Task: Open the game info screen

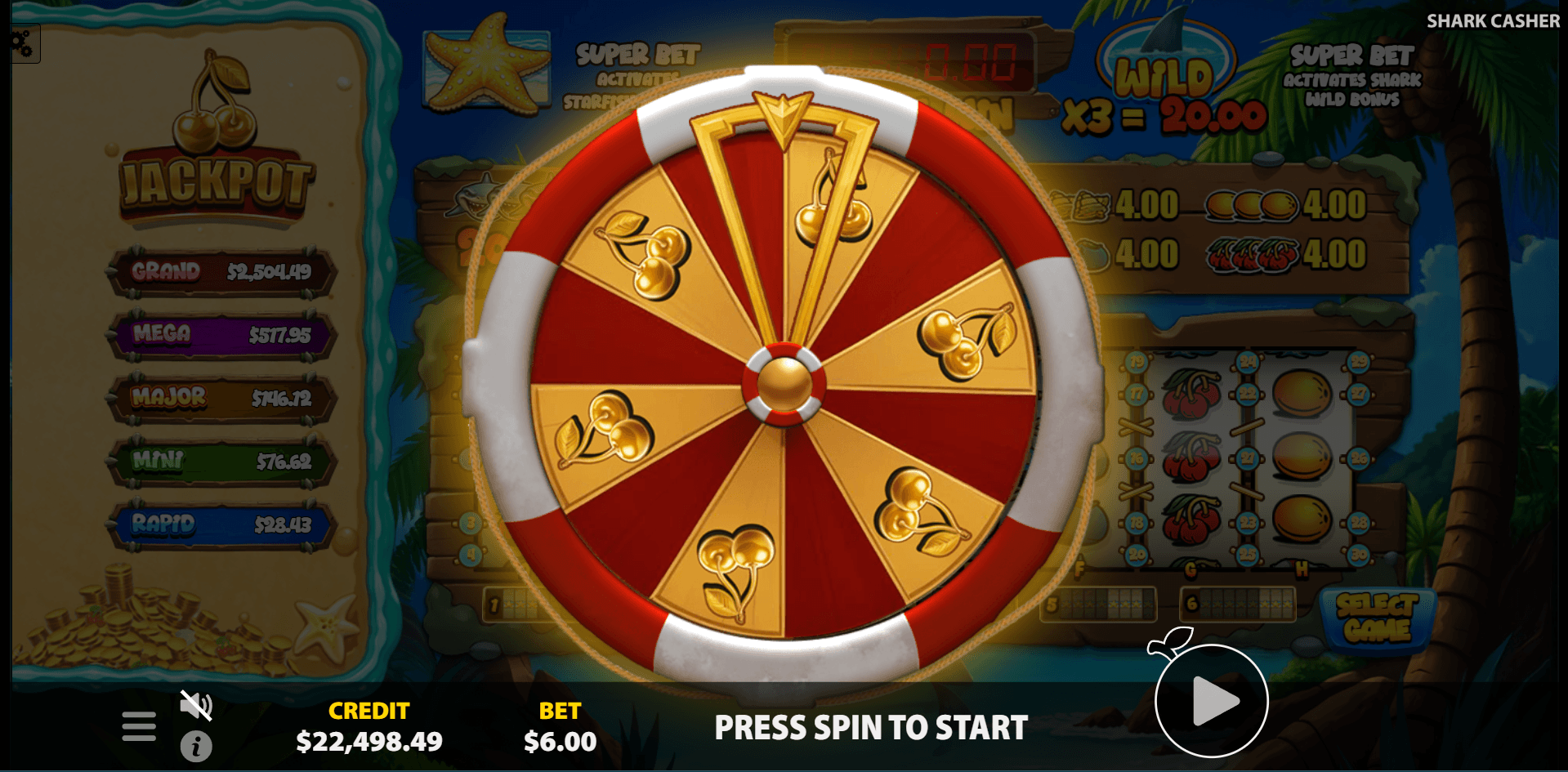Action: pos(196,746)
